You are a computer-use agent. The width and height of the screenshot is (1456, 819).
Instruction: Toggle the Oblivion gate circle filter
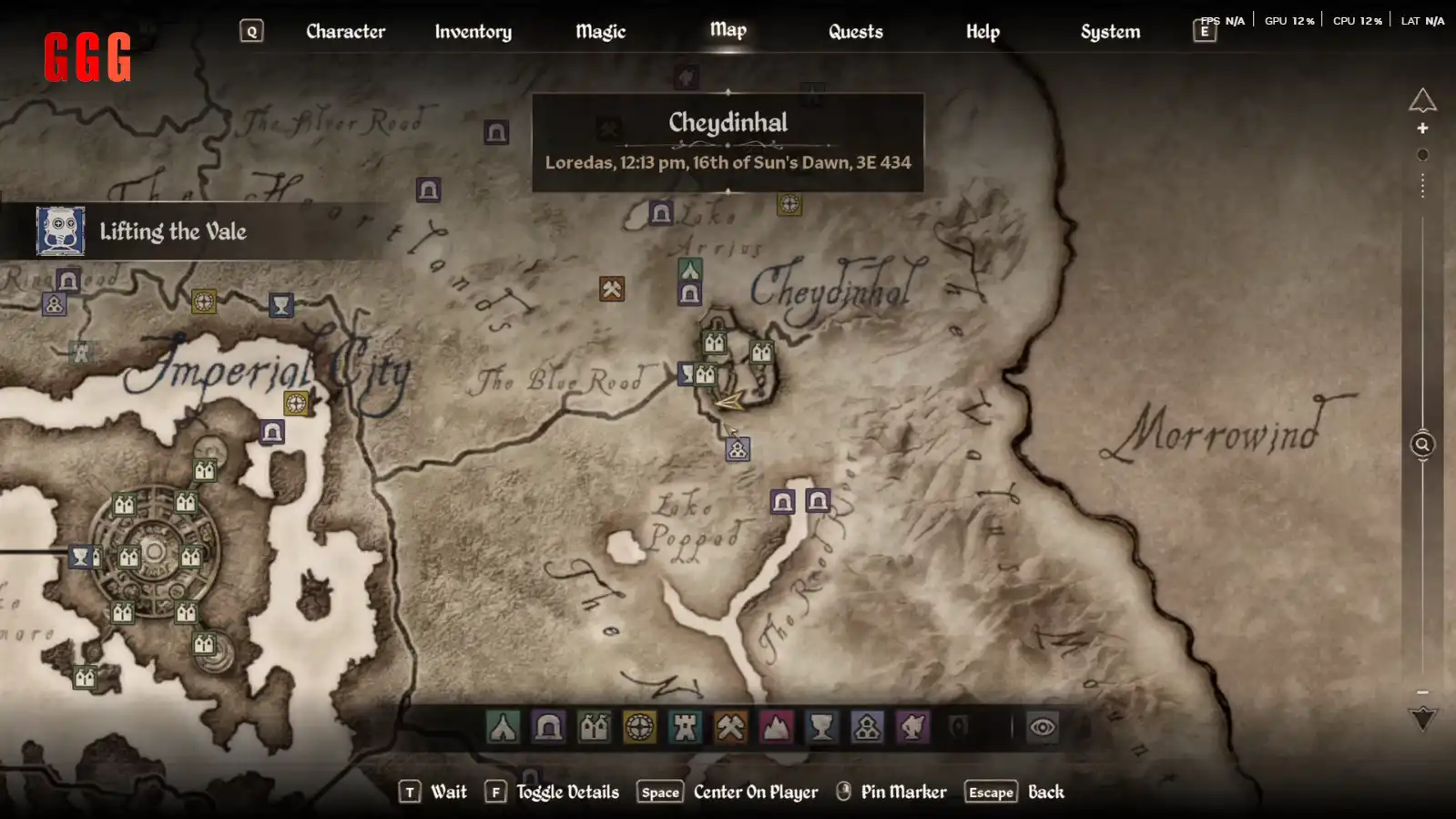pos(639,727)
